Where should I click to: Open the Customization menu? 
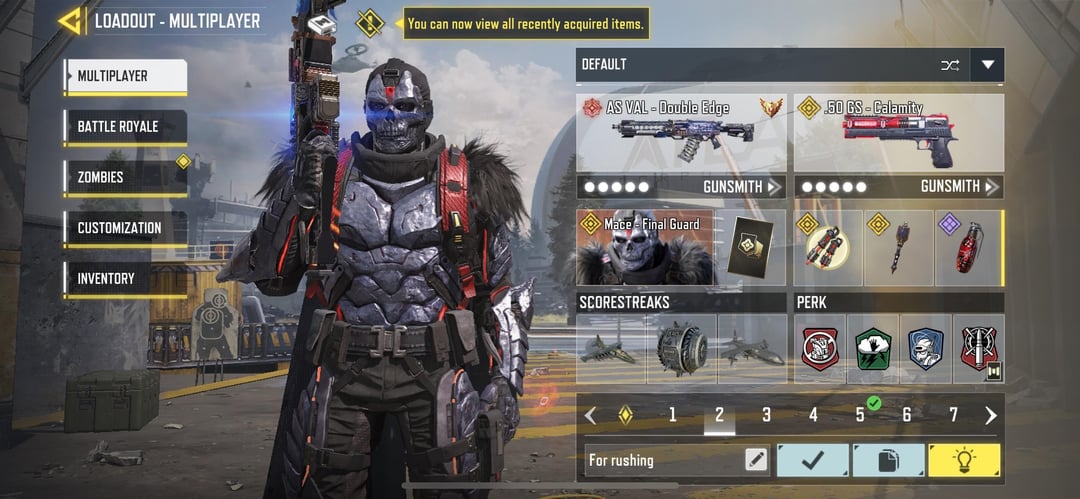click(x=125, y=228)
